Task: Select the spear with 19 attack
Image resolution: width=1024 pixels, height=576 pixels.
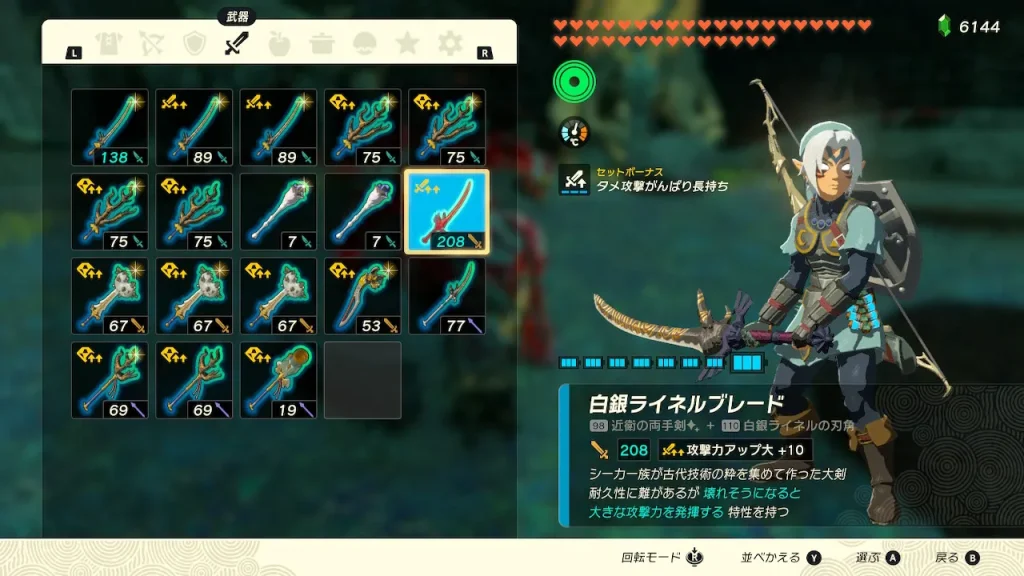Action: point(278,380)
